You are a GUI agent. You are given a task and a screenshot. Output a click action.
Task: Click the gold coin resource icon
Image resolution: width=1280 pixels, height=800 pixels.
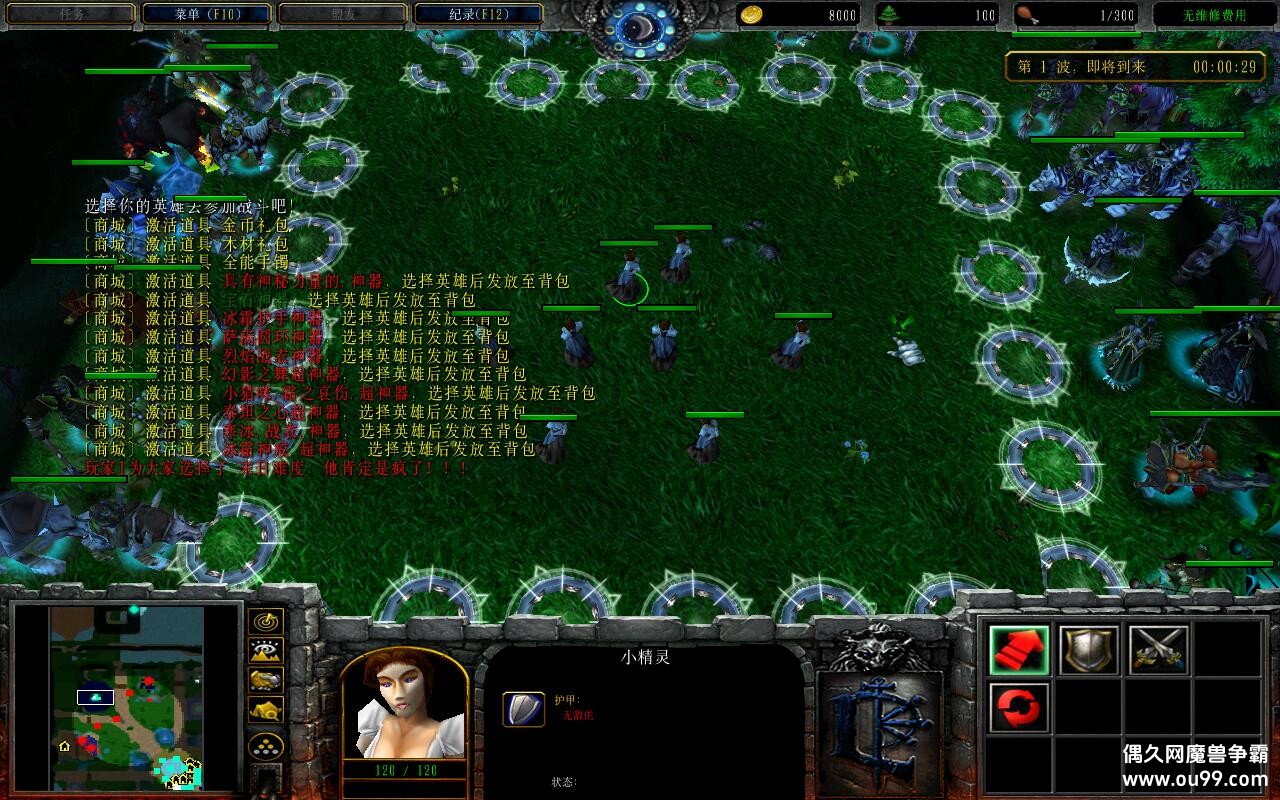coord(752,14)
